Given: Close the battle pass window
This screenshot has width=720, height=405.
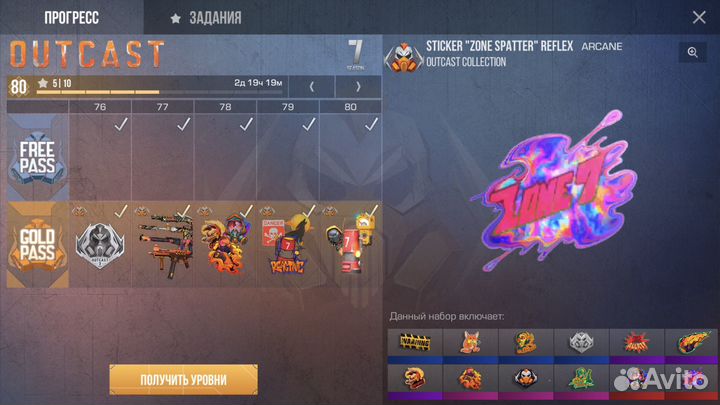Looking at the screenshot, I should [x=699, y=17].
